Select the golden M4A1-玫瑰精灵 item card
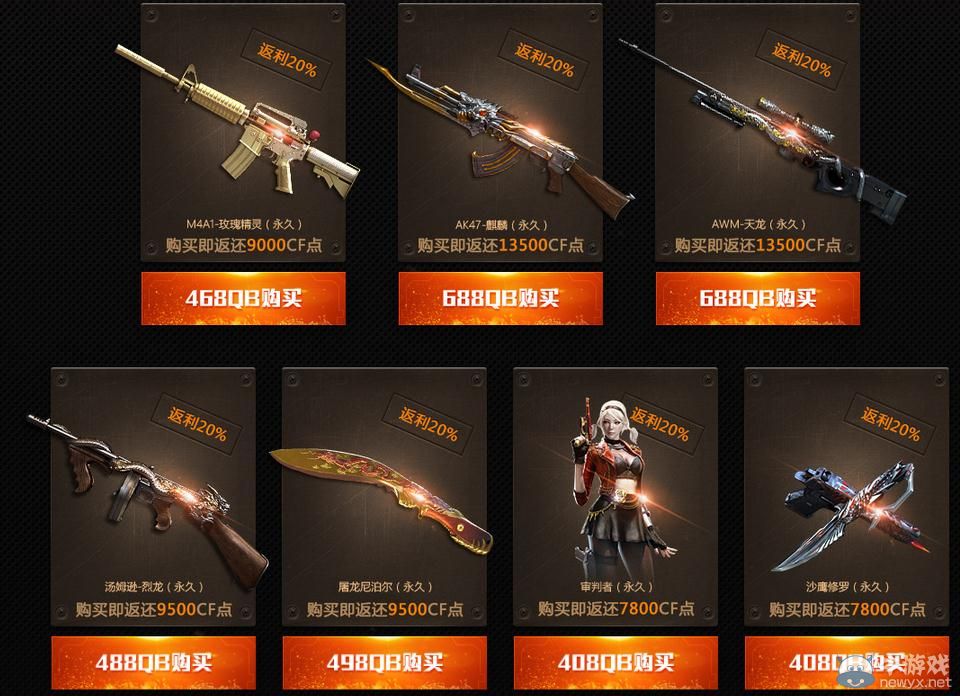960x696 pixels. (243, 132)
